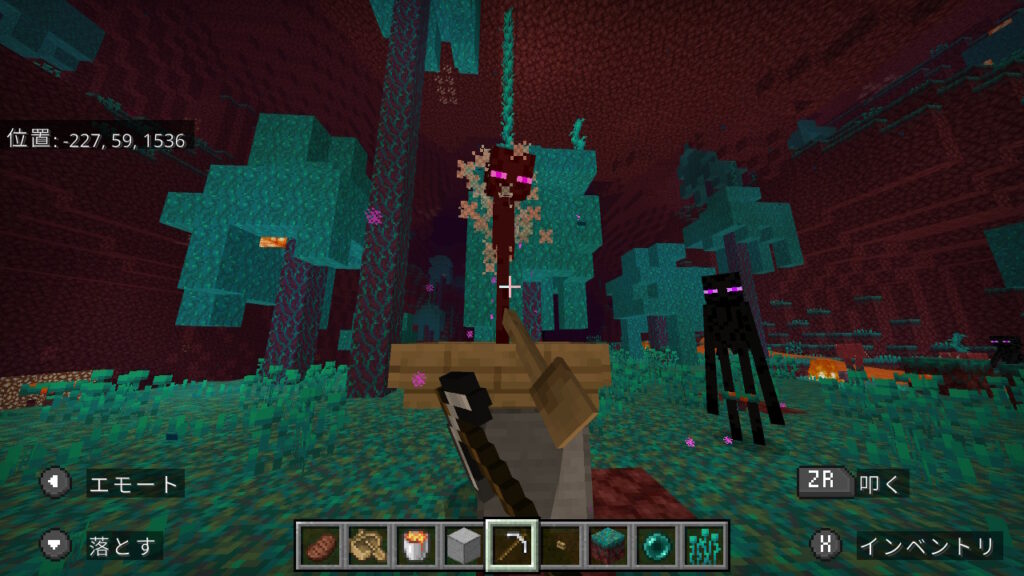Select the cooked meat hotbar slot
The image size is (1024, 576).
click(x=319, y=545)
